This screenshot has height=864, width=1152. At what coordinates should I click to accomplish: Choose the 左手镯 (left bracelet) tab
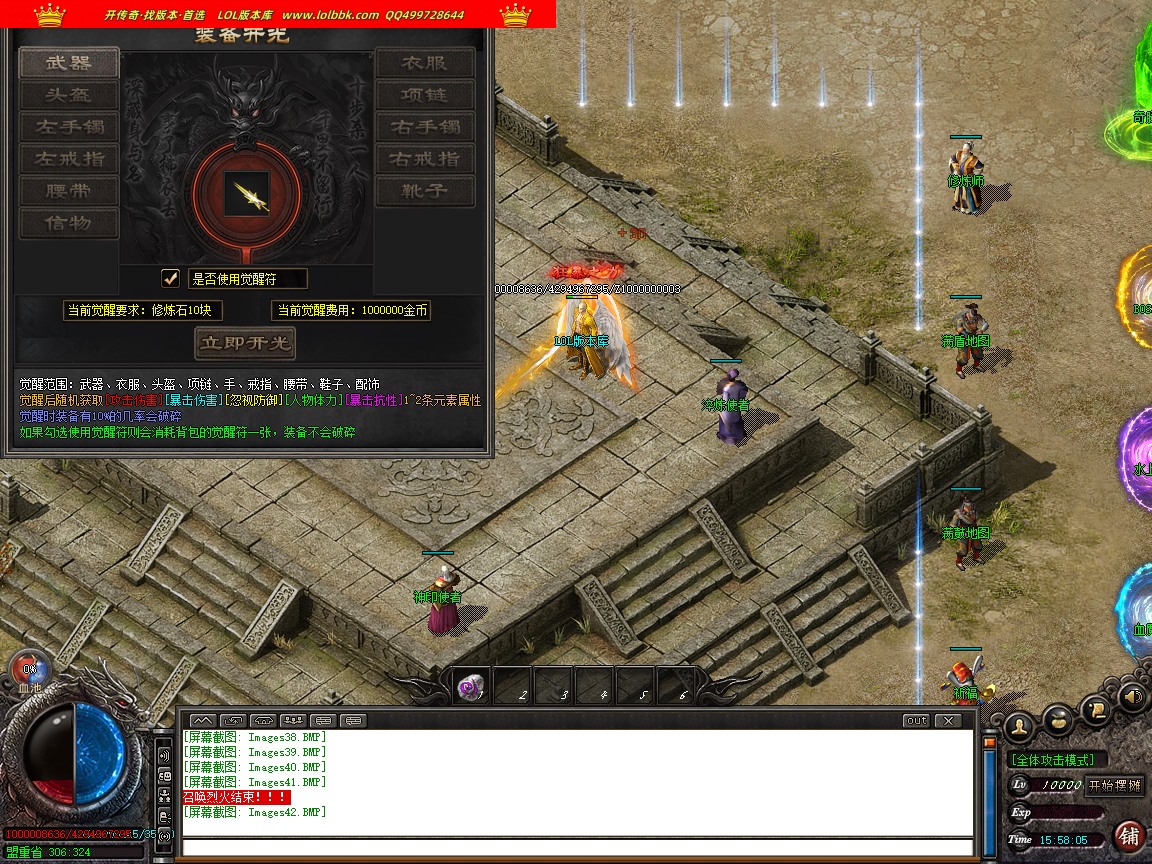coord(69,127)
